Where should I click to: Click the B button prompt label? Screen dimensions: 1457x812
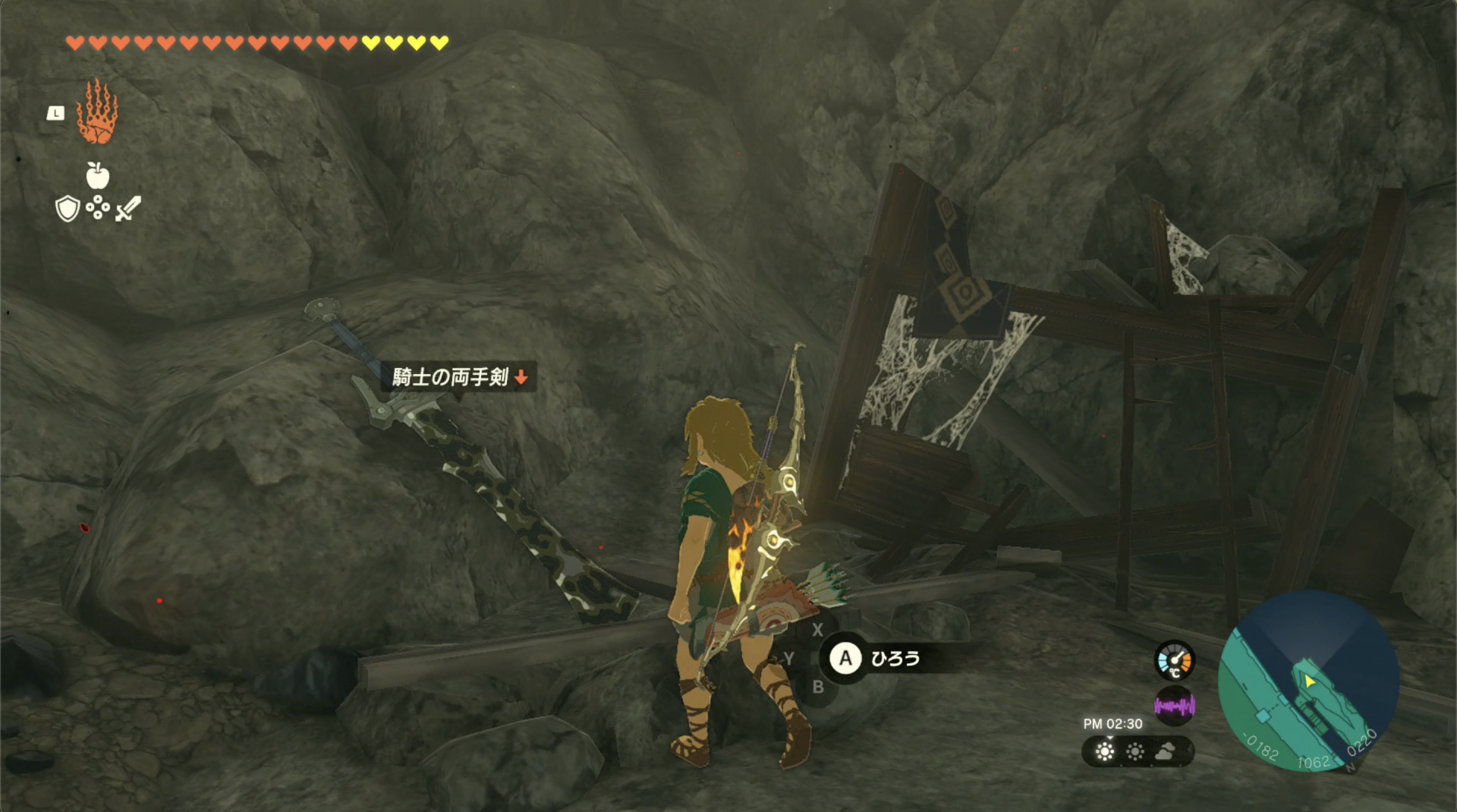click(817, 688)
